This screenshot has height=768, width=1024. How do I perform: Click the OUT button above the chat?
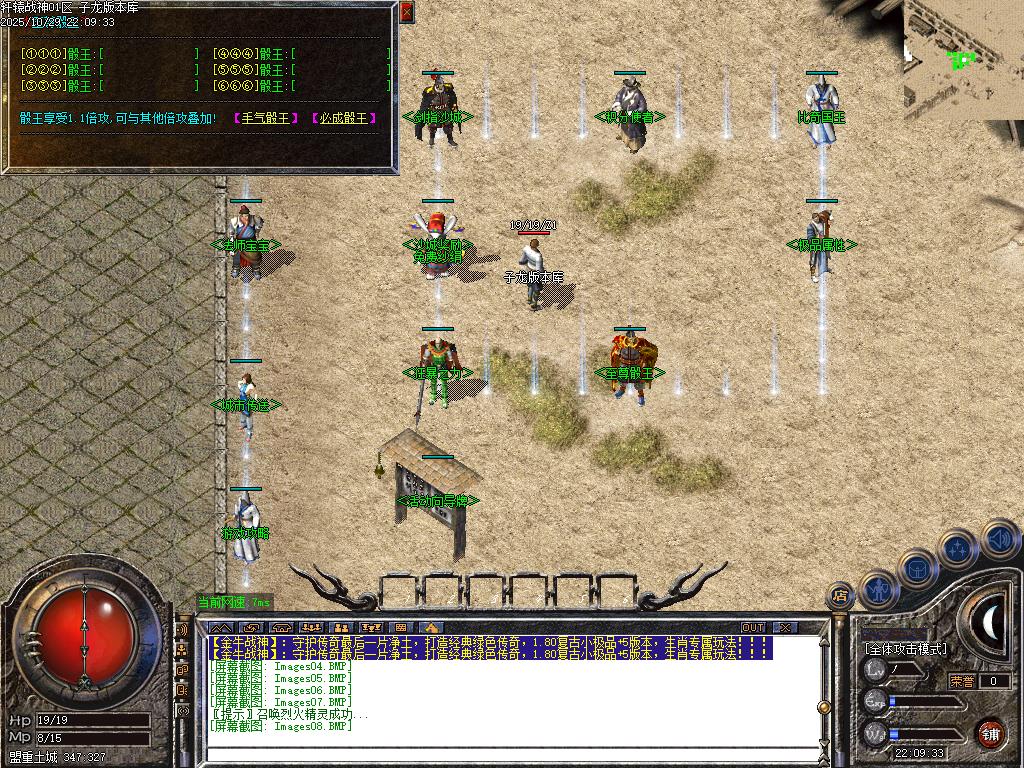[x=752, y=627]
